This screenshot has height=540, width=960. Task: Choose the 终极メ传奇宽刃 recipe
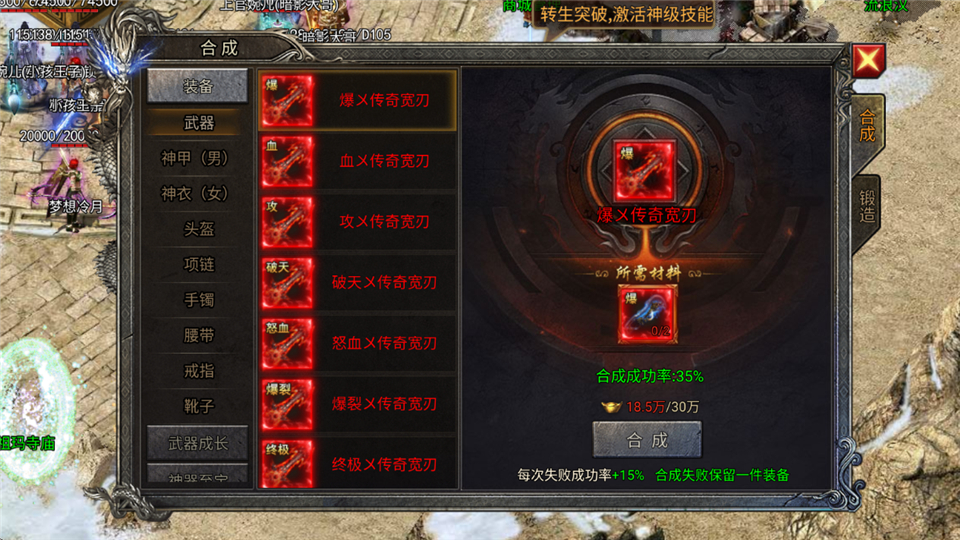point(357,464)
